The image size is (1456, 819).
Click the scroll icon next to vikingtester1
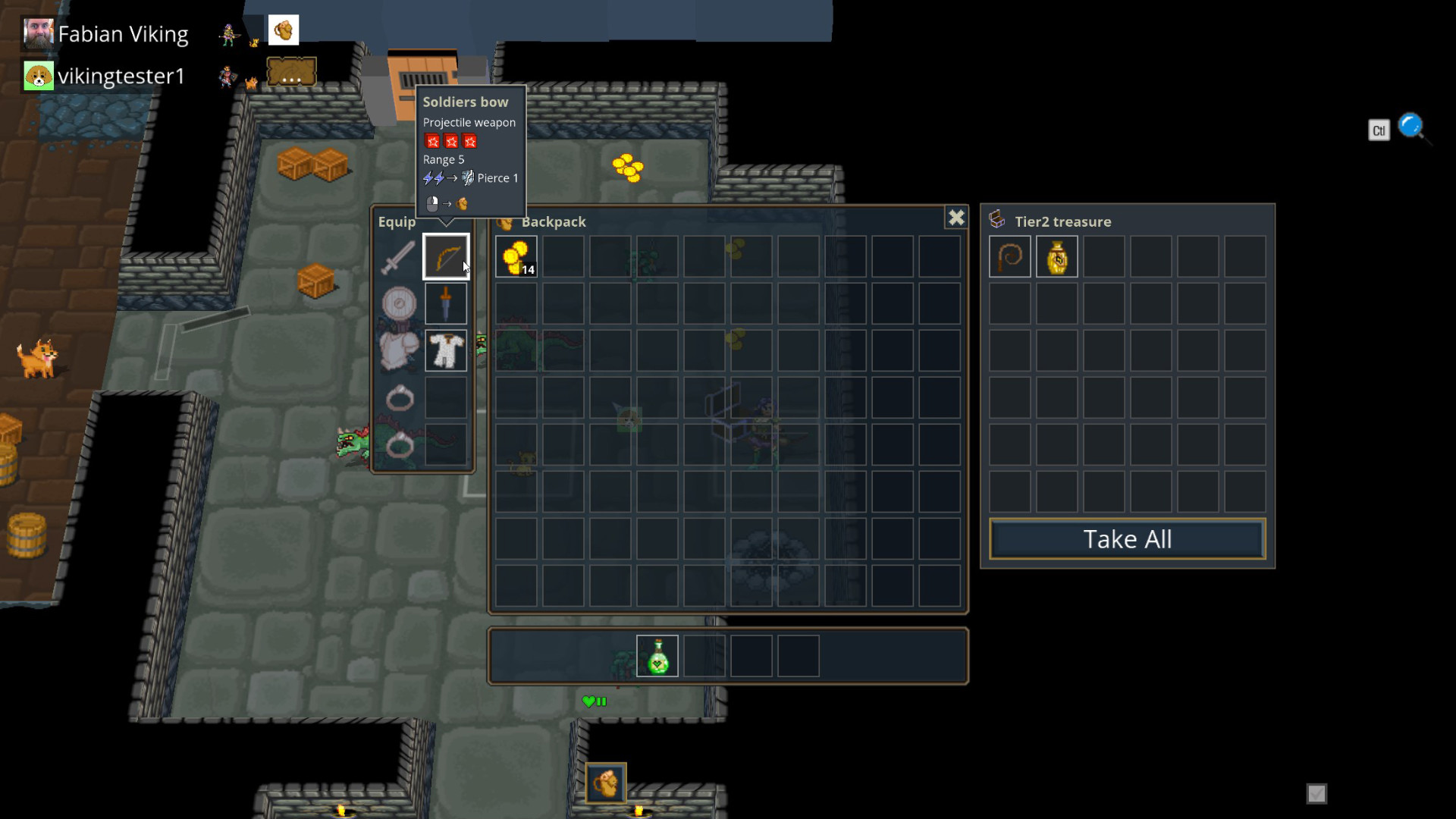click(291, 71)
